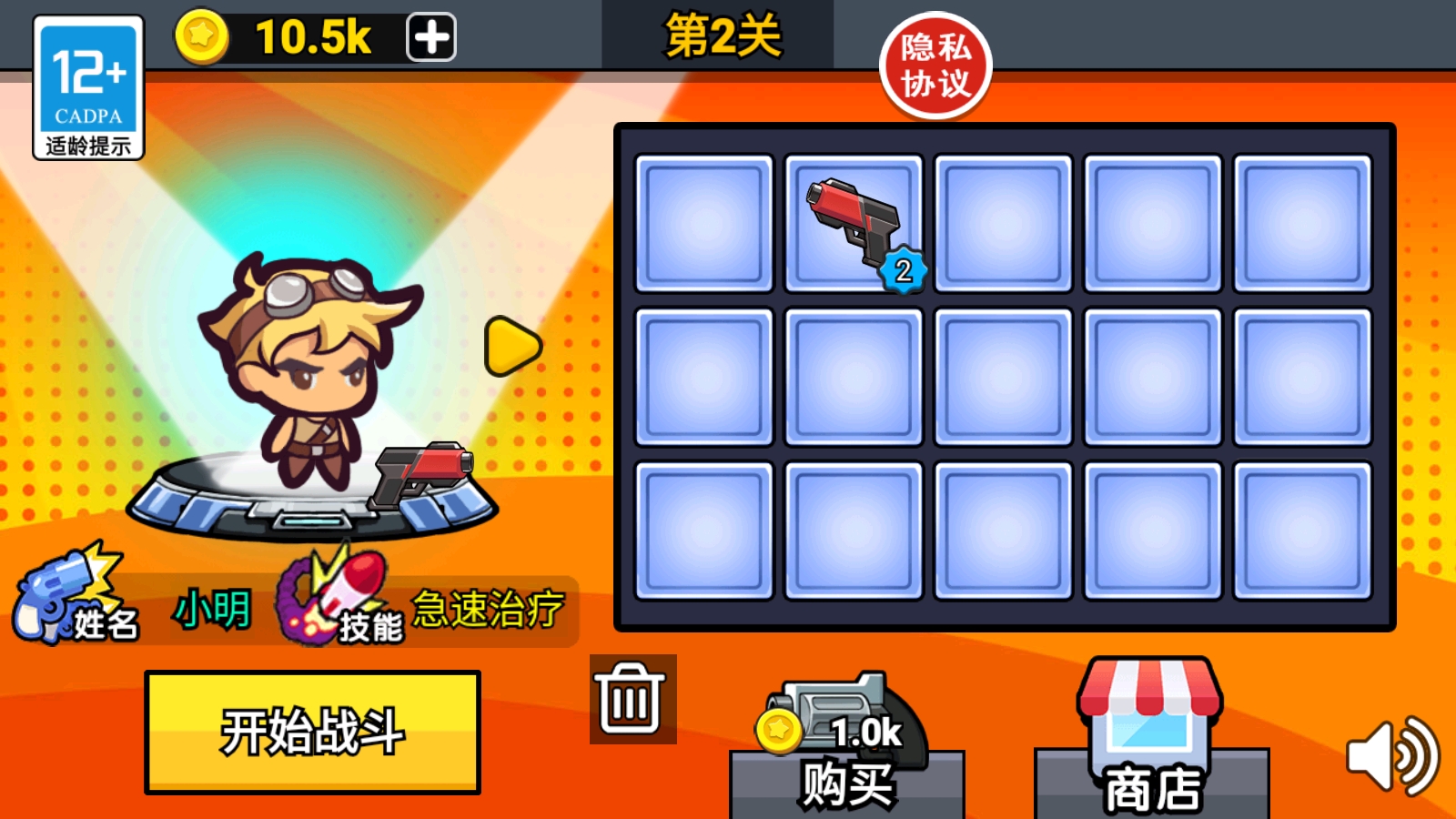Open the CADPA 12+ age rating notice
The width and height of the screenshot is (1456, 819).
click(88, 86)
